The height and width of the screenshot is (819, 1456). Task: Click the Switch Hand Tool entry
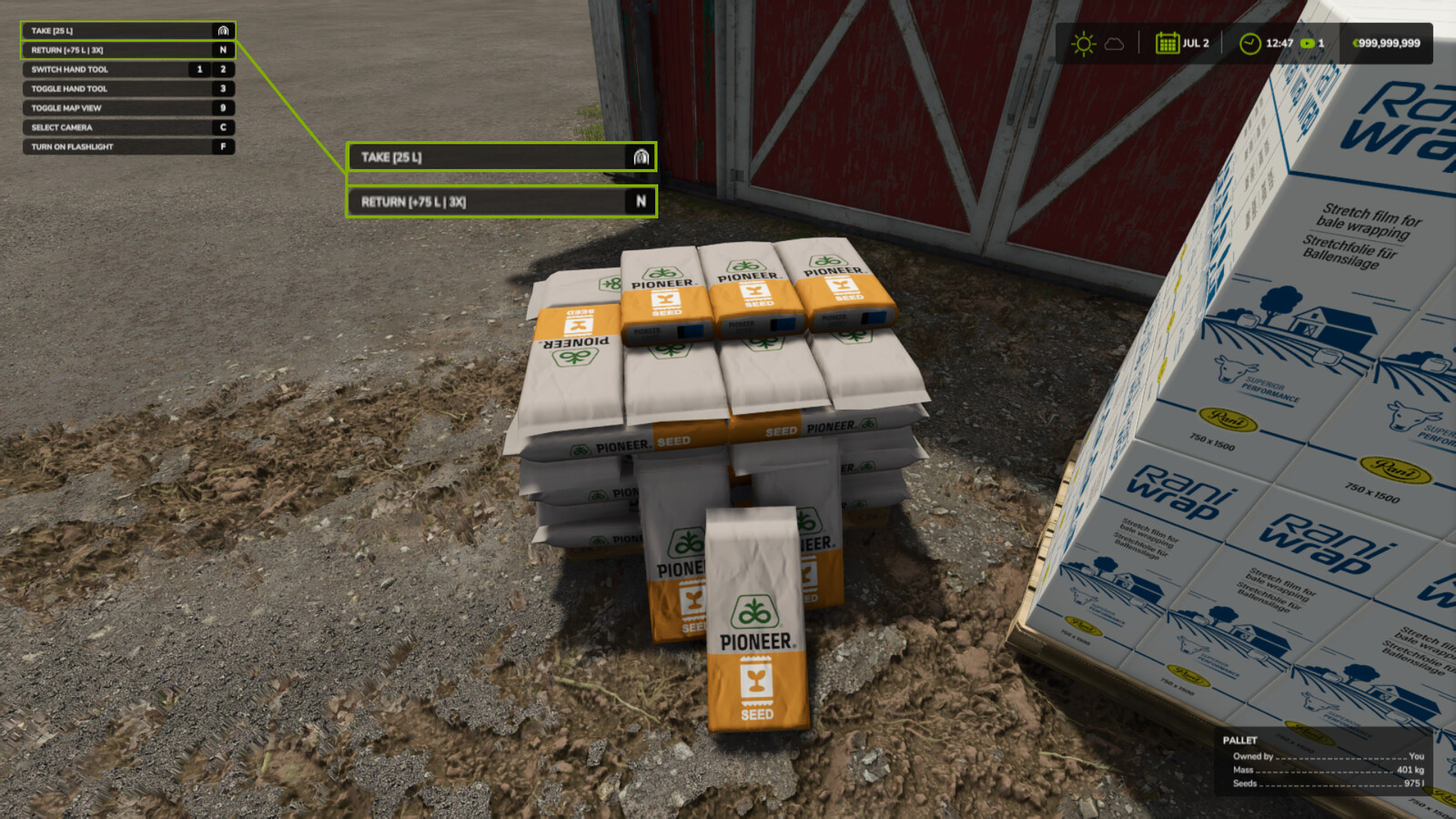pos(128,69)
